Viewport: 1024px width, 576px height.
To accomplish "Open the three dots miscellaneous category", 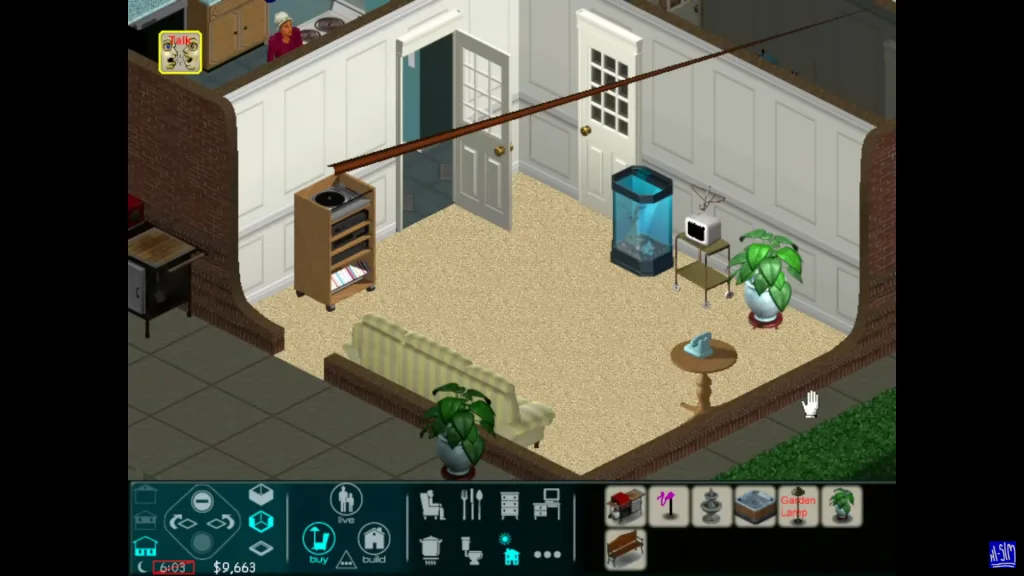I will (547, 553).
